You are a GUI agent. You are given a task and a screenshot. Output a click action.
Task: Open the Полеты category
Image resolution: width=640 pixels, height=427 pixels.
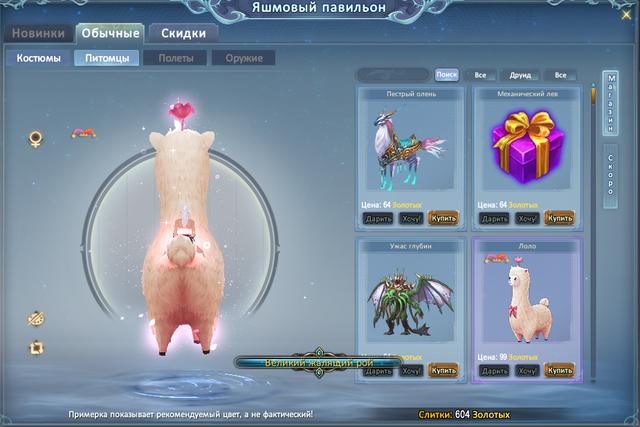pyautogui.click(x=175, y=58)
